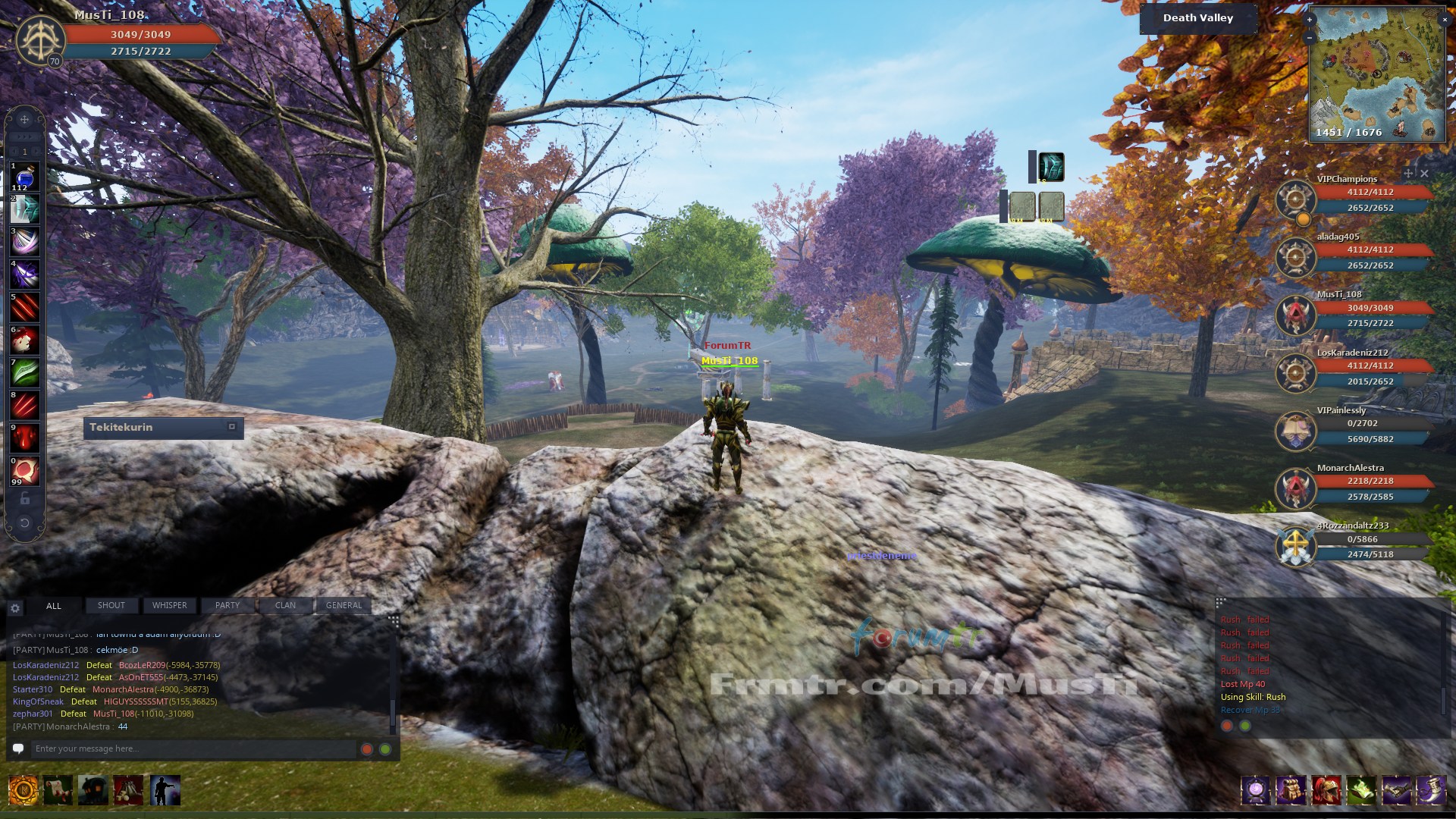Zoom out on the minimap
This screenshot has width=1456, height=819.
[x=1310, y=37]
